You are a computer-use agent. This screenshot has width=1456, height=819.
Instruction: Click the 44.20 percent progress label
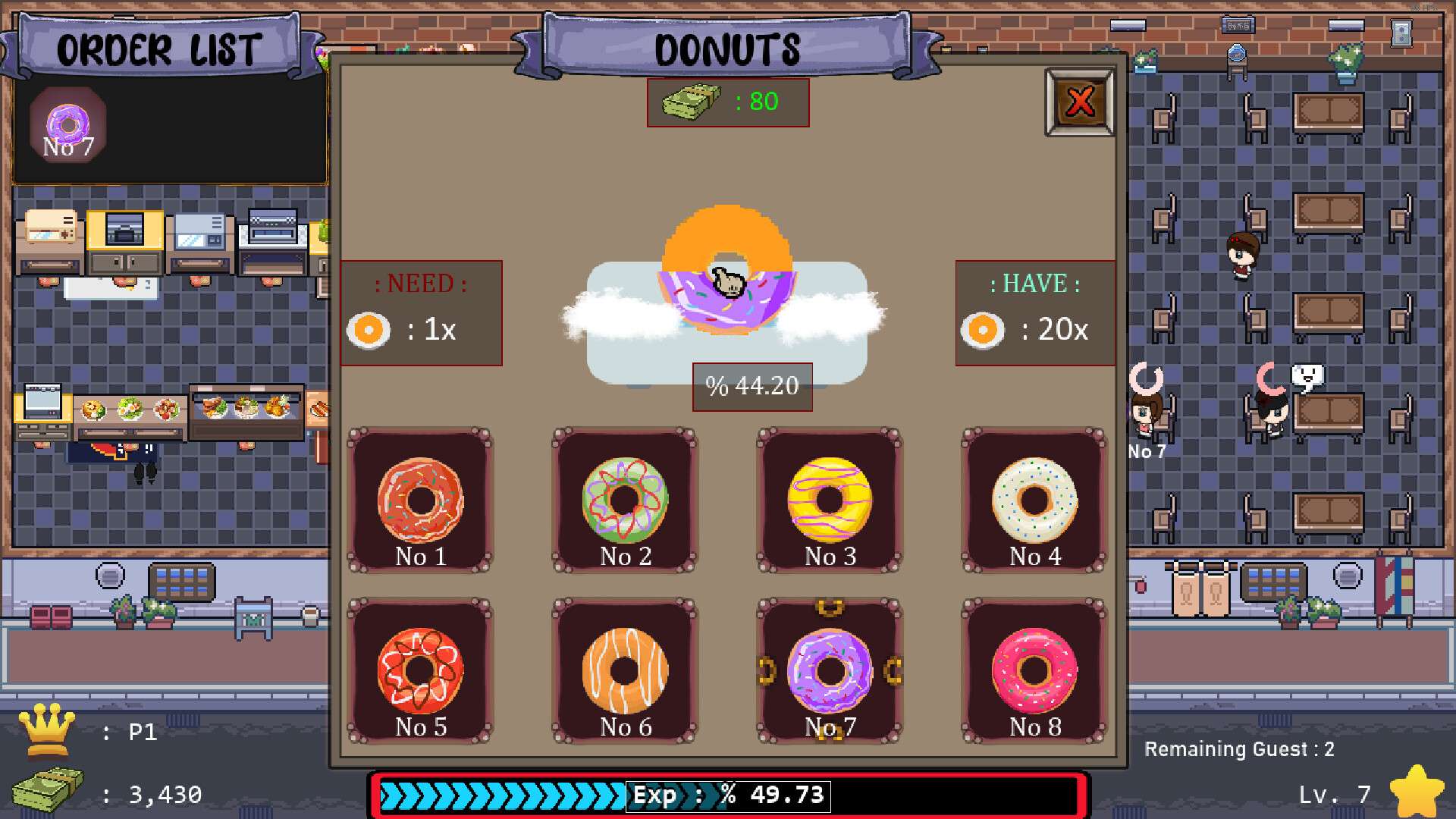[752, 387]
